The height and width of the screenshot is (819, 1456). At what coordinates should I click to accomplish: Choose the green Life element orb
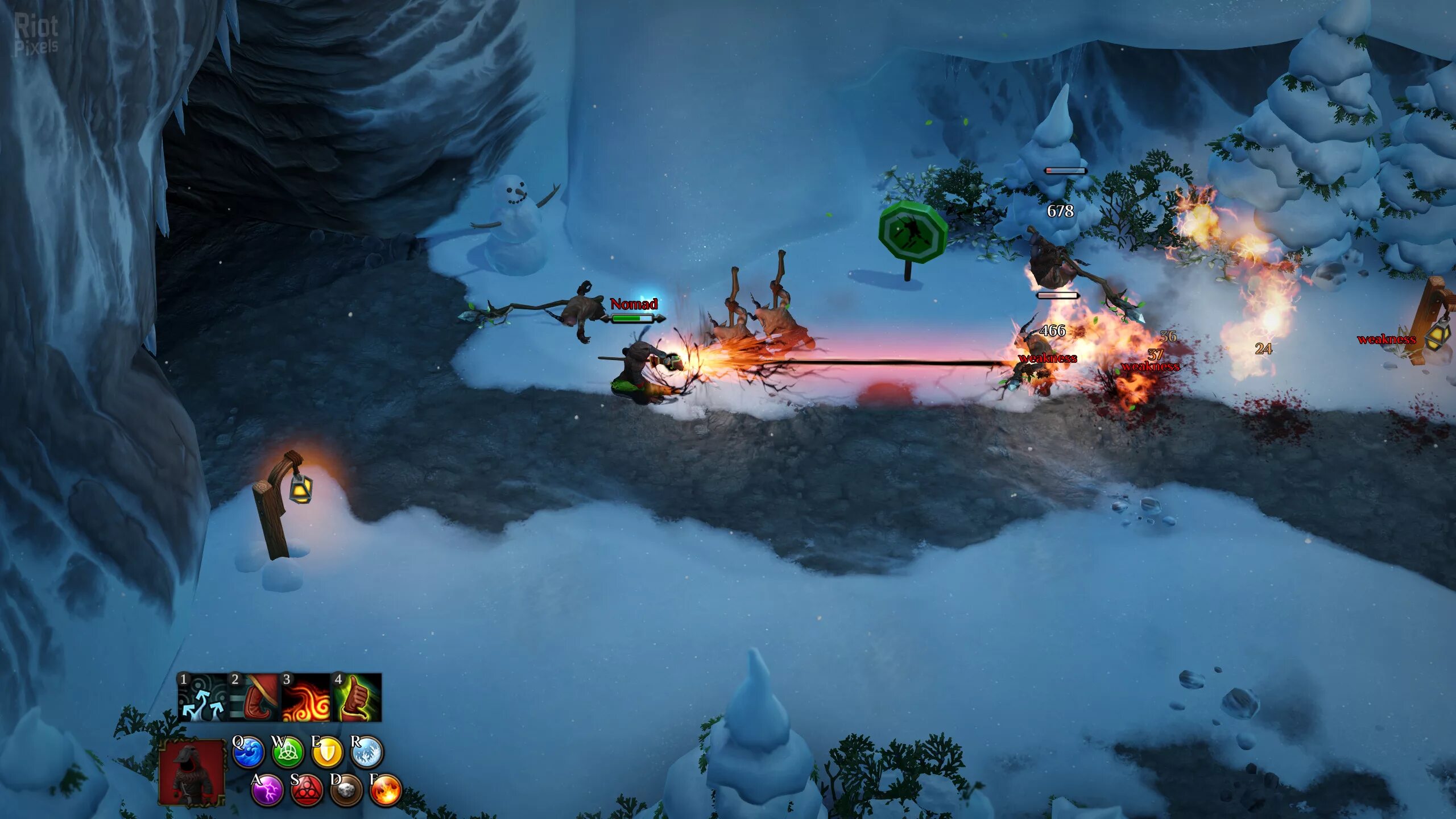click(x=288, y=752)
